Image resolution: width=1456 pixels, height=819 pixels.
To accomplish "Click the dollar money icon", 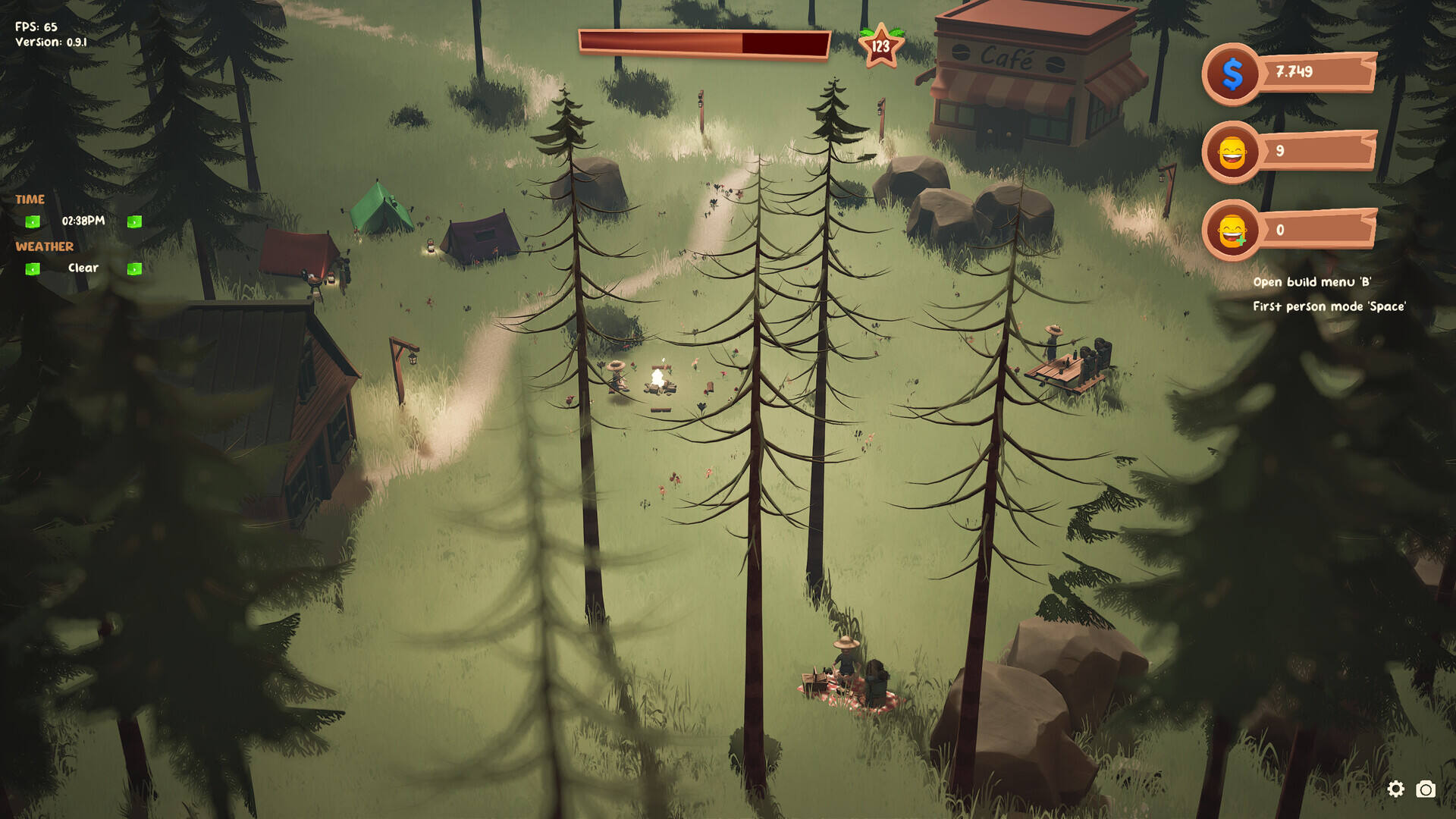I will click(x=1232, y=74).
